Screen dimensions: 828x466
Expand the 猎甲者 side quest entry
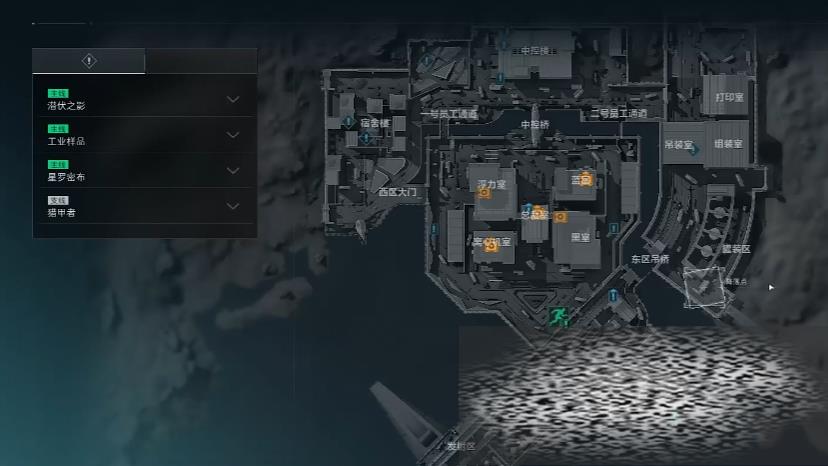click(x=232, y=206)
